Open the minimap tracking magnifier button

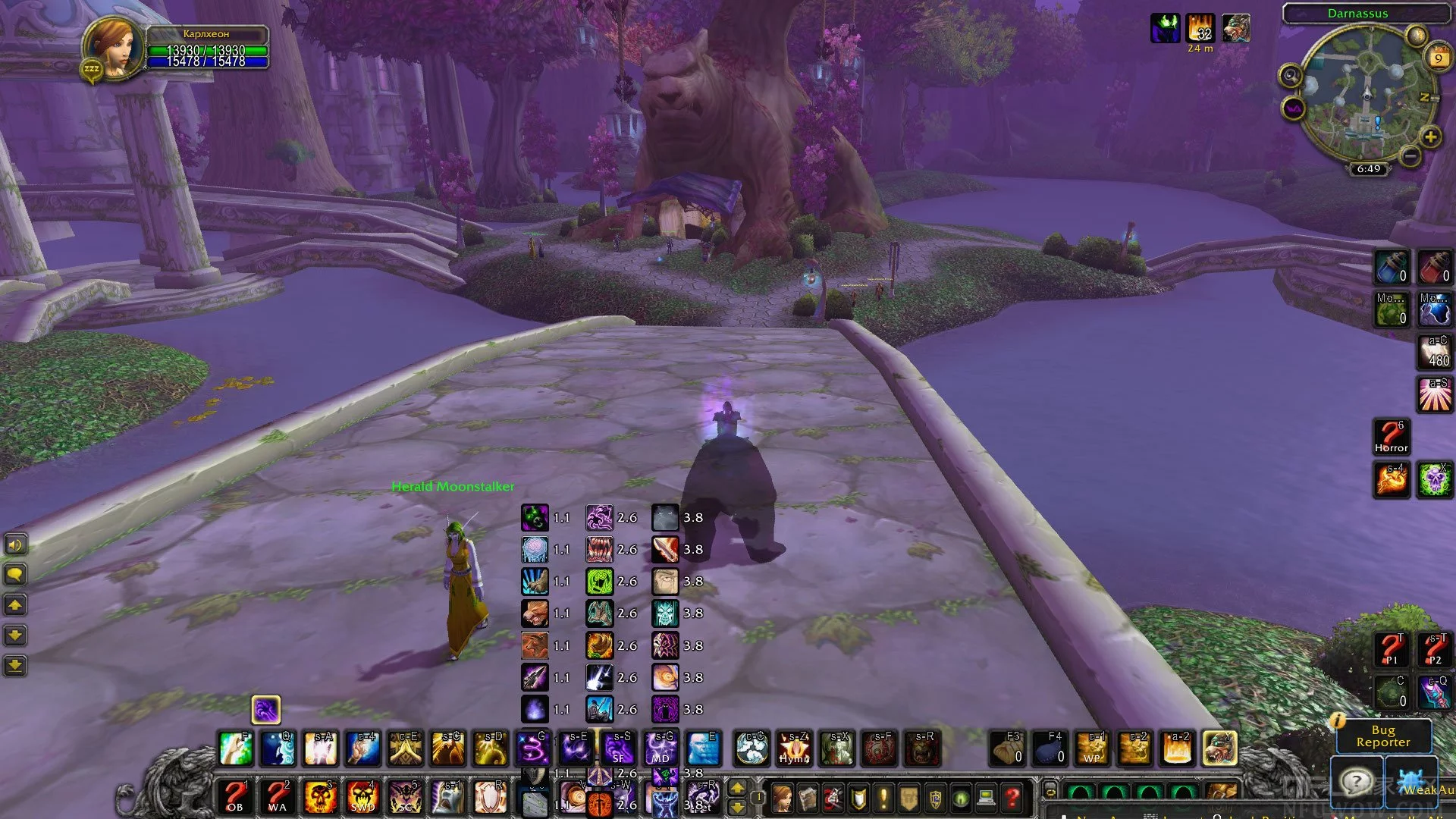(x=1290, y=76)
